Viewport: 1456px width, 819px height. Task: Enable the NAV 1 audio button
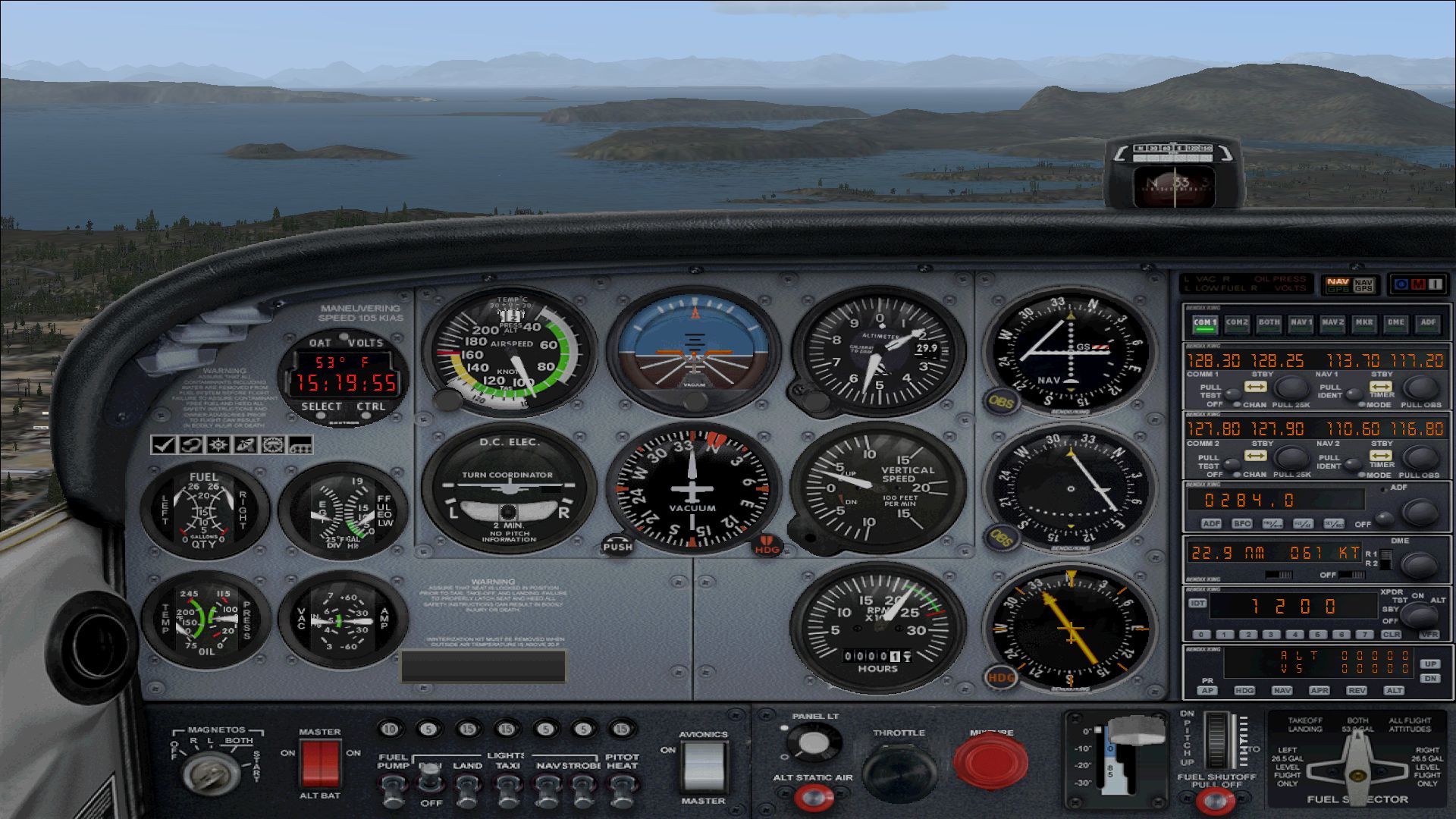tap(1301, 323)
